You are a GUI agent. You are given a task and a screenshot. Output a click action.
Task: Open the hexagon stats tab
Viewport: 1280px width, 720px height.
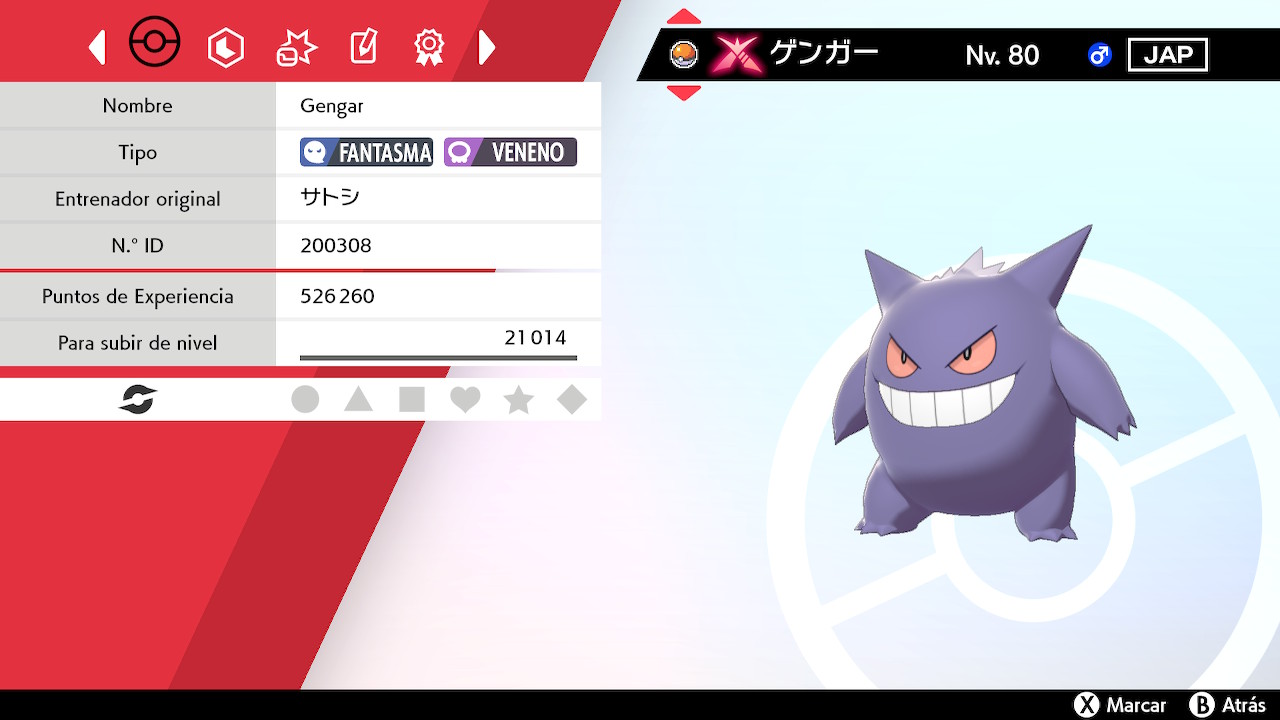[225, 47]
